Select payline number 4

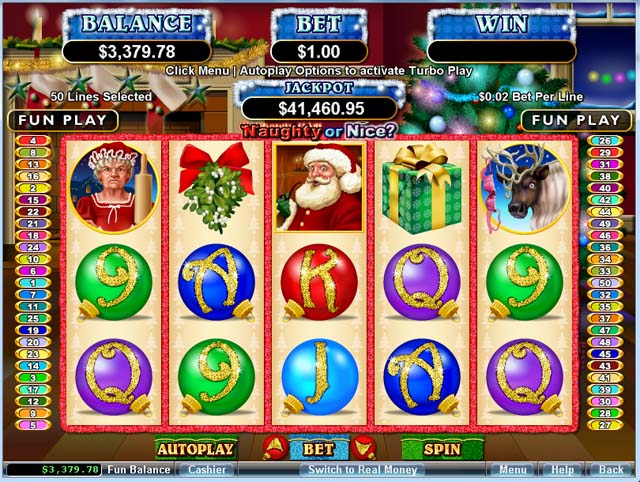[x=32, y=141]
